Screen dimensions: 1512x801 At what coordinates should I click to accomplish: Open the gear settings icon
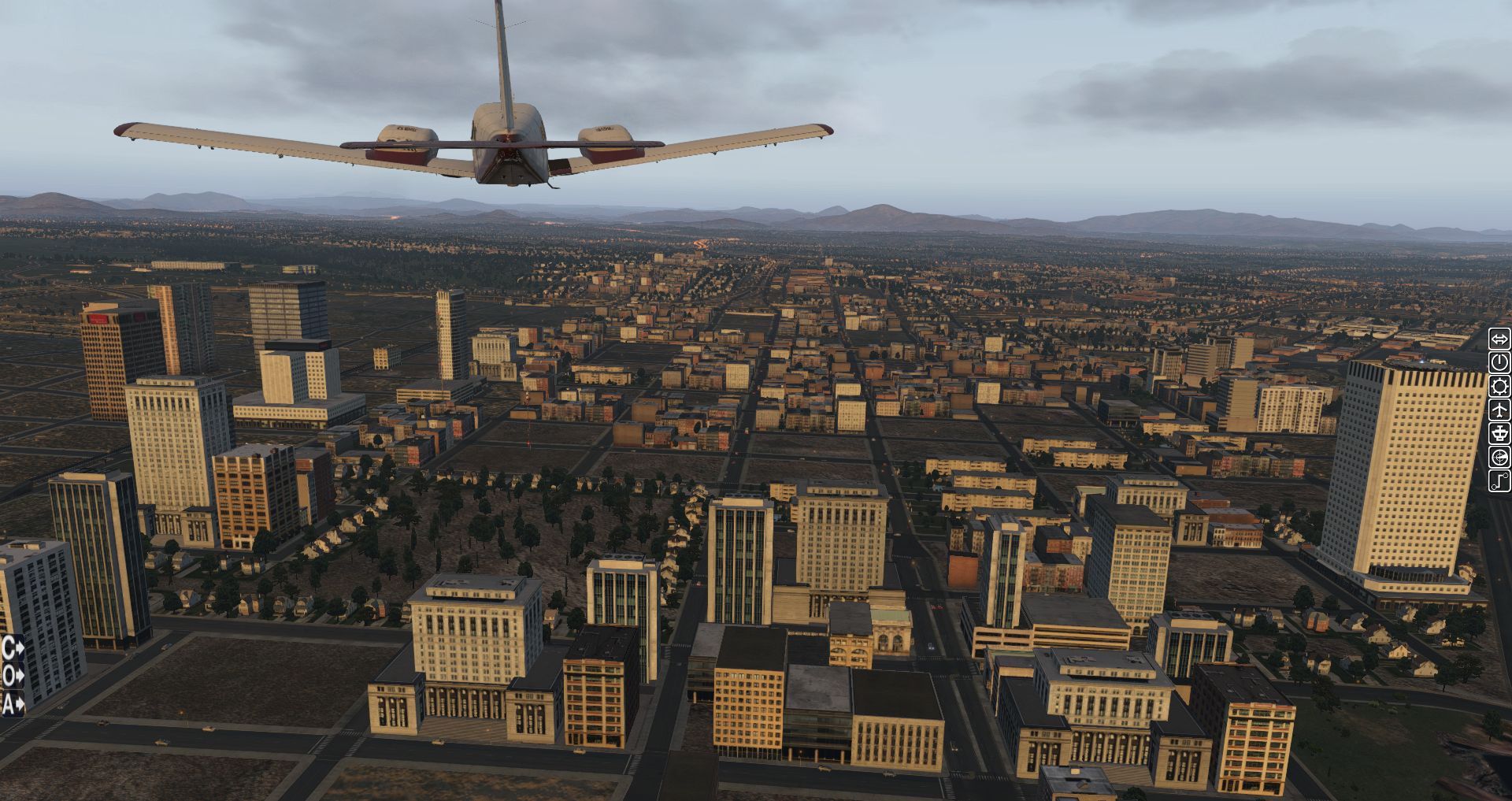[1499, 387]
